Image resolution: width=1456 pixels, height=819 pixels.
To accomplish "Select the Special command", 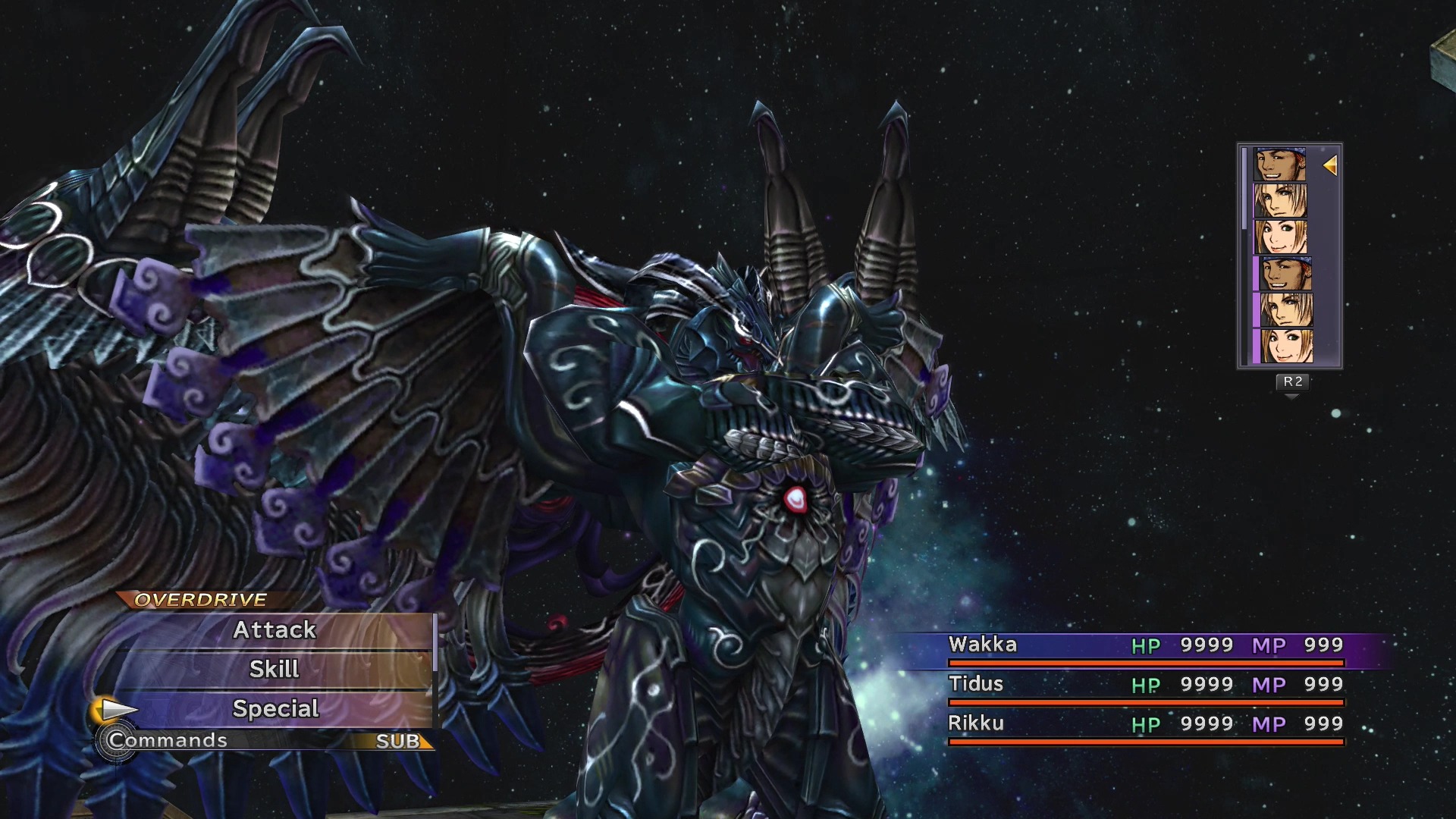I will (275, 708).
